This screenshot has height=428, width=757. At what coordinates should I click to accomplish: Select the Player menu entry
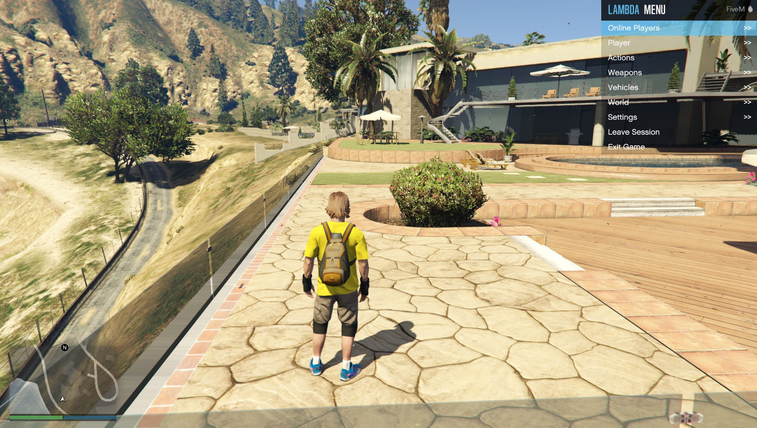pyautogui.click(x=678, y=43)
